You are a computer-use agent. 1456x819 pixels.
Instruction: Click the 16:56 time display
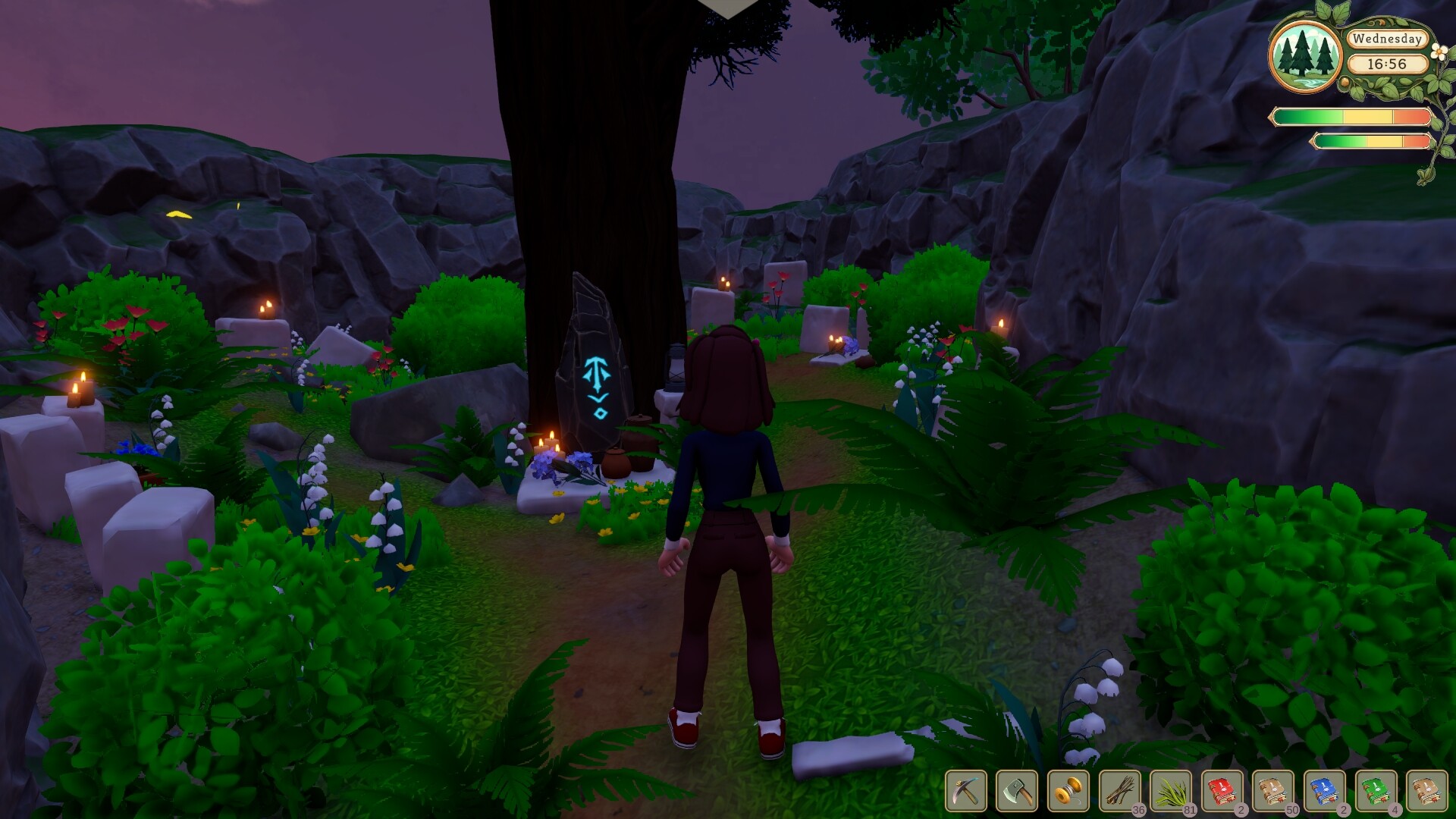coord(1390,64)
